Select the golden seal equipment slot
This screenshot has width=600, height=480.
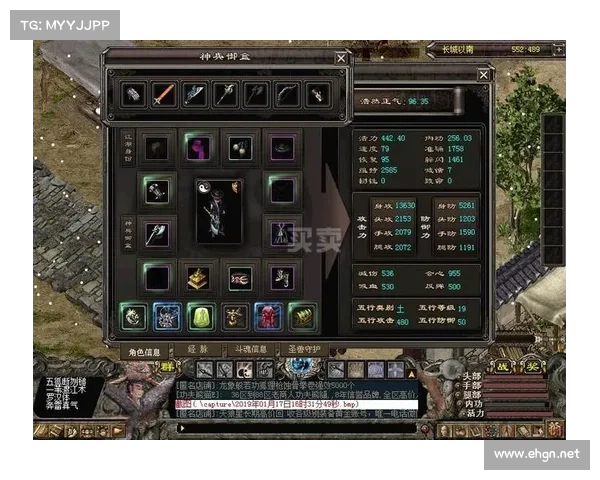[x=197, y=275]
